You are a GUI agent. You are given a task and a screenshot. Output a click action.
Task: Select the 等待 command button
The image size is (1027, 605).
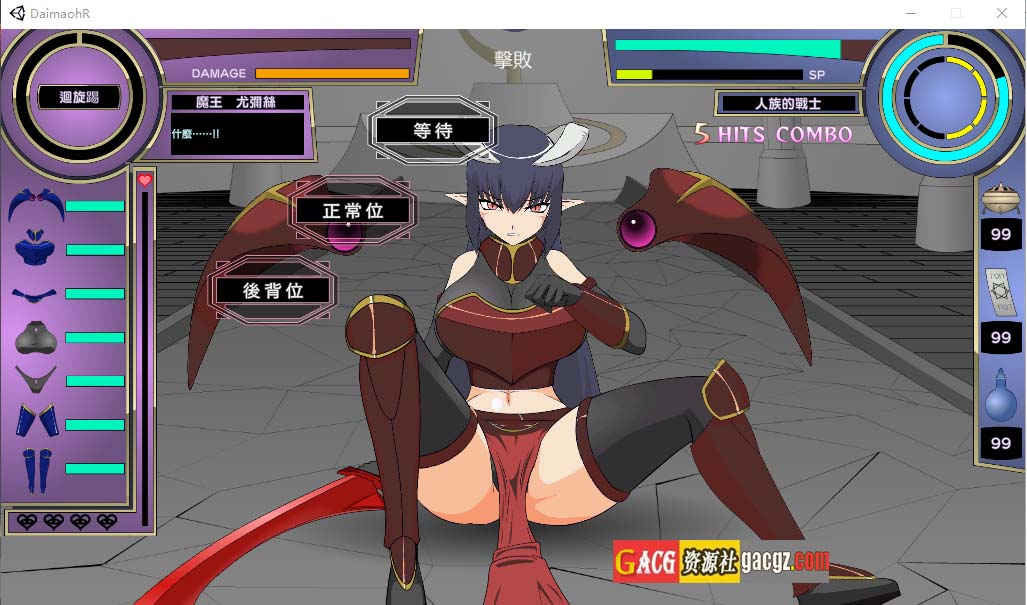click(432, 130)
